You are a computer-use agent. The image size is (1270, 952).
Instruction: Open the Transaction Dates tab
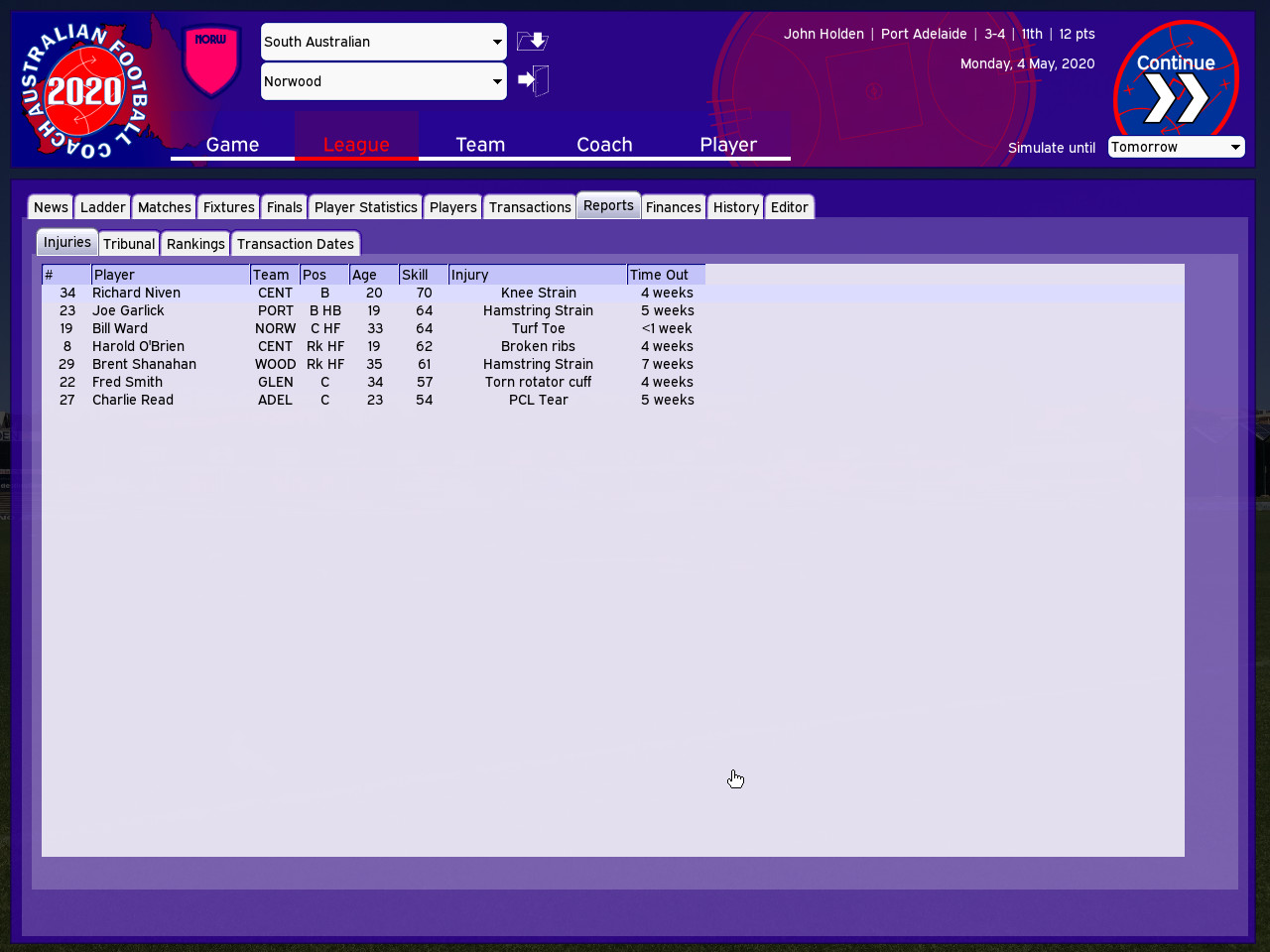point(296,243)
